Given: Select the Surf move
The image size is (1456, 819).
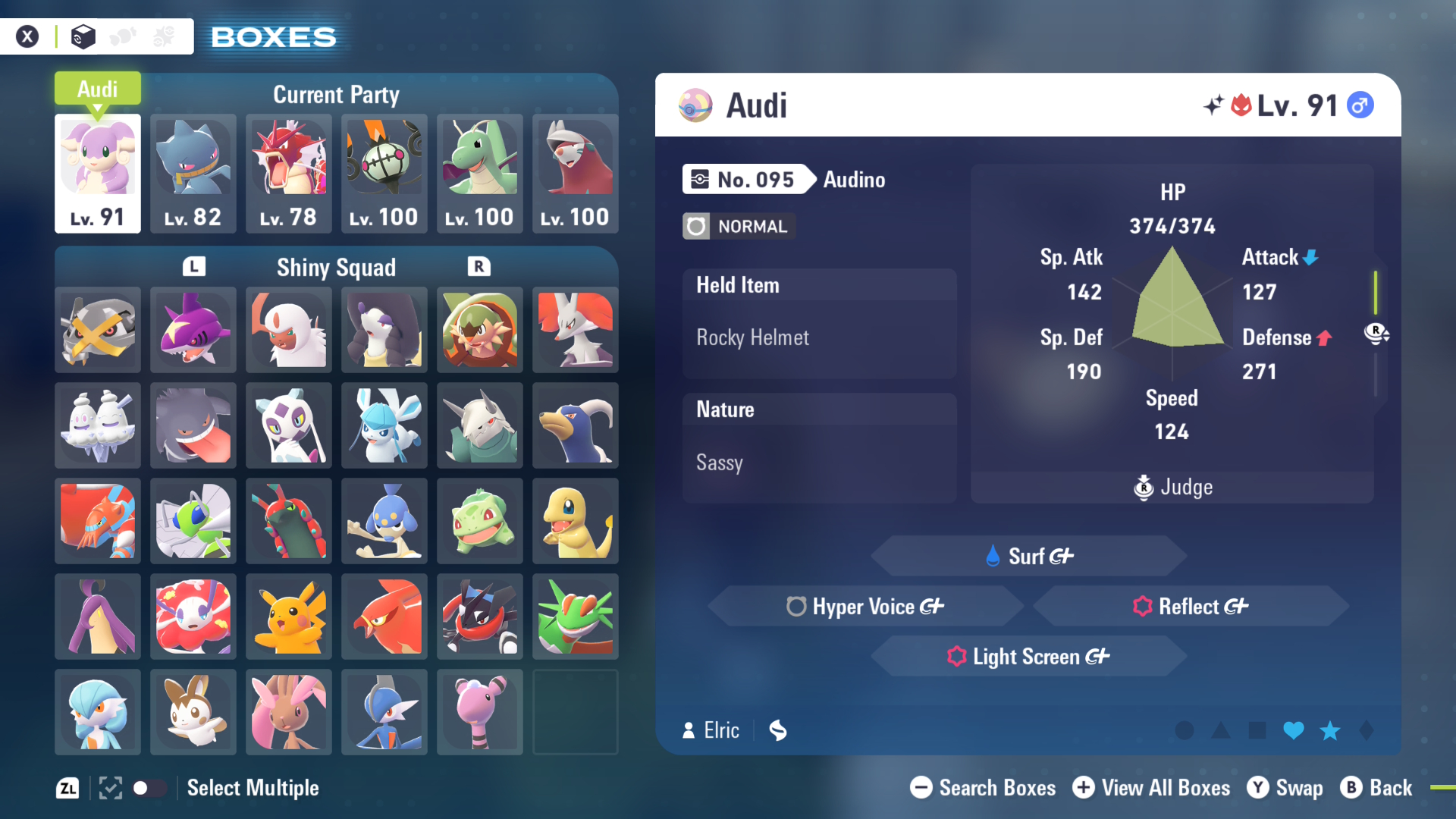Looking at the screenshot, I should click(1029, 556).
